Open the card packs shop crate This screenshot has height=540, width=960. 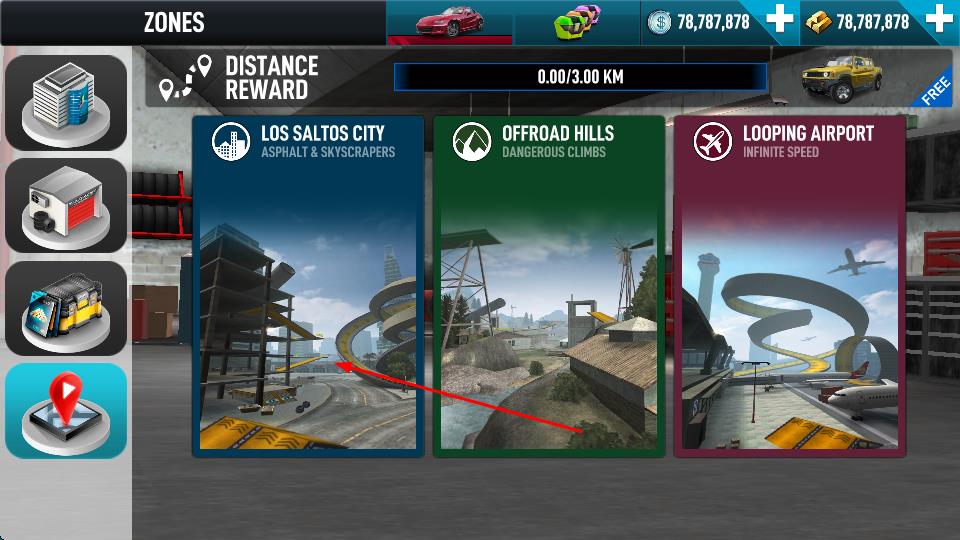66,308
